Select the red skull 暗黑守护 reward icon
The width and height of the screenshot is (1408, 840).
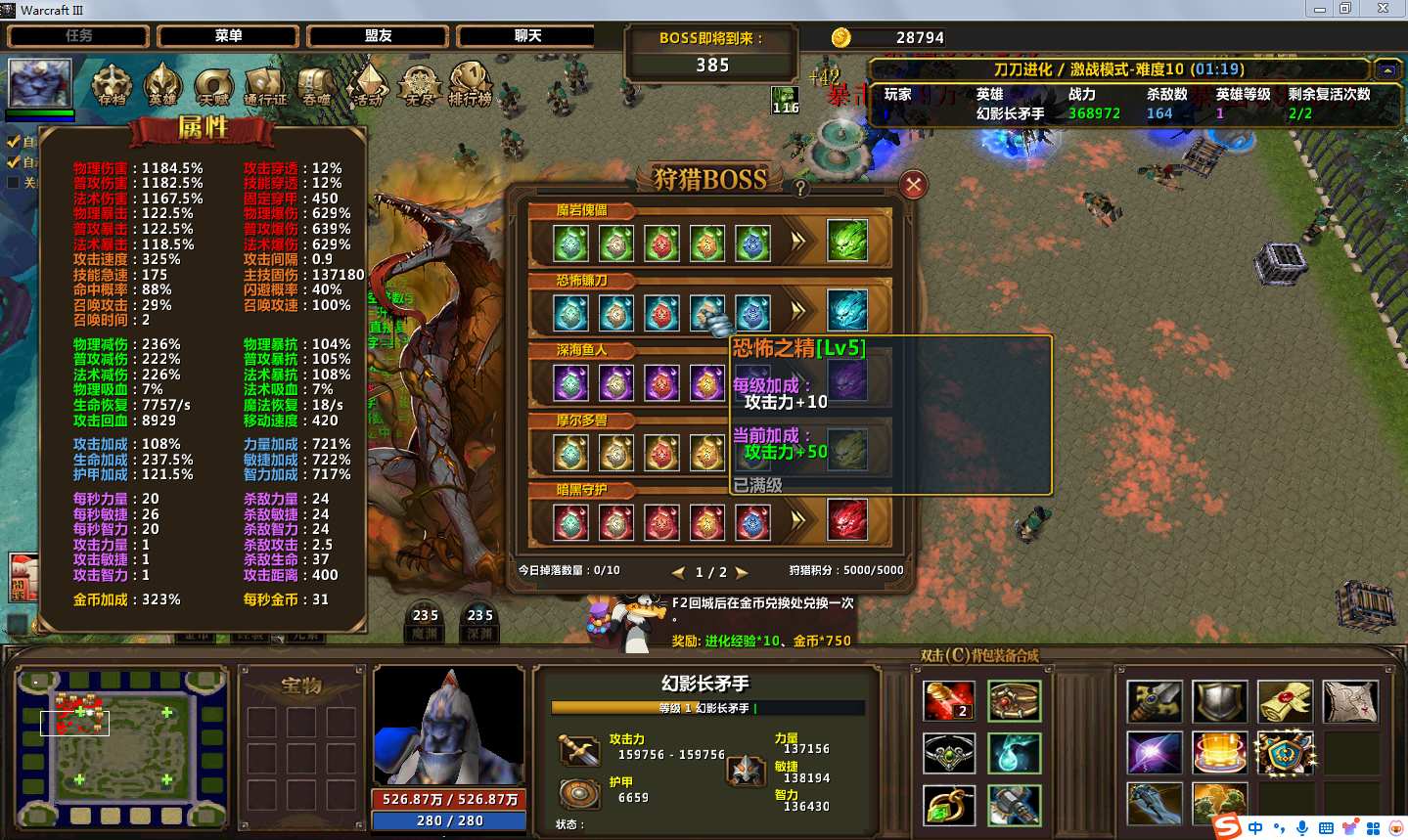(847, 520)
